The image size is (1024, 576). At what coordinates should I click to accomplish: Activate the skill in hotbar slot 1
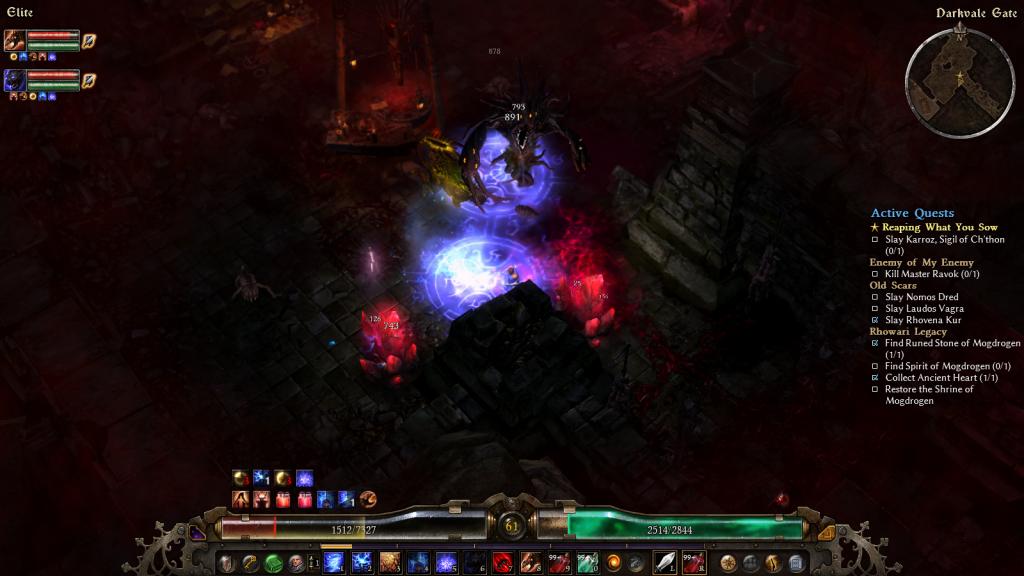[x=334, y=562]
